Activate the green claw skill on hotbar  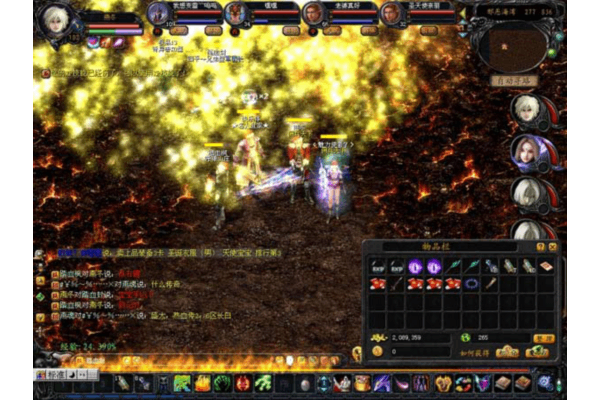(x=264, y=384)
